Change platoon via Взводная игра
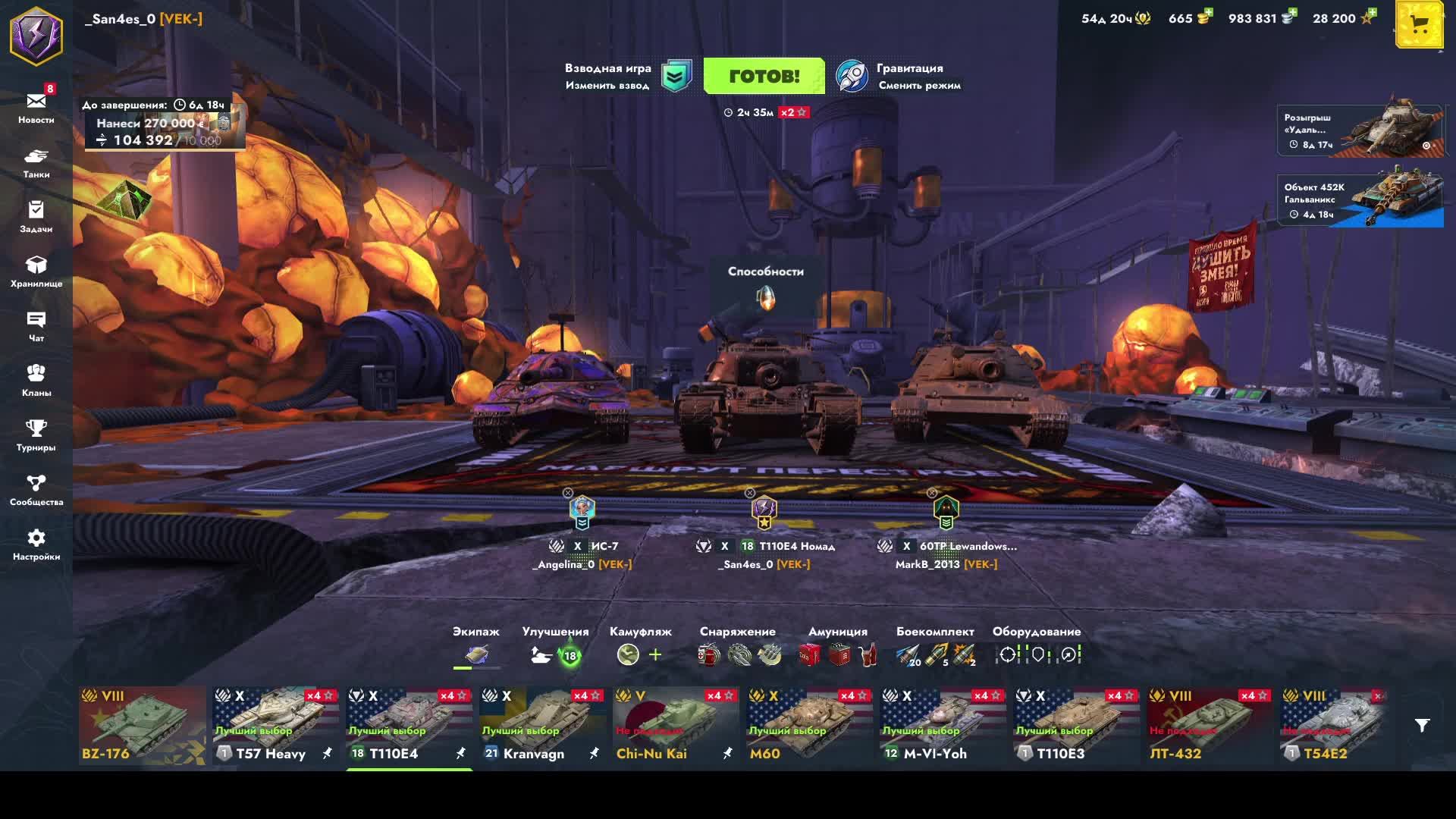1456x819 pixels. click(627, 77)
